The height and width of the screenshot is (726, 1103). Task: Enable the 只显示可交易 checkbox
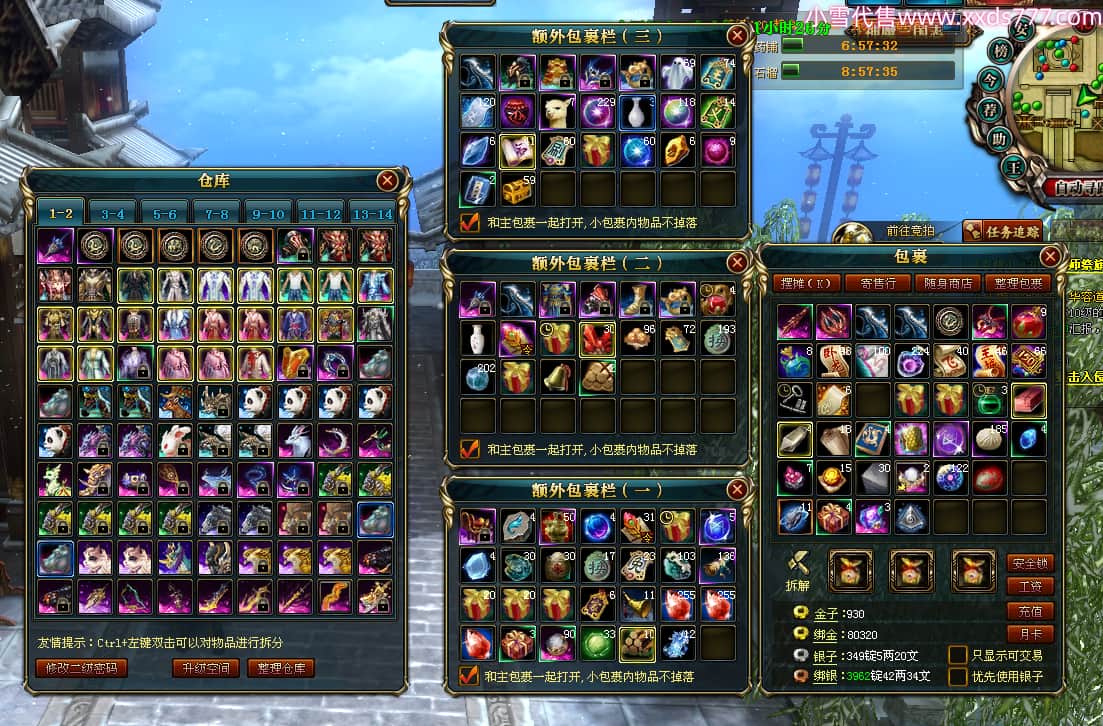(x=957, y=655)
